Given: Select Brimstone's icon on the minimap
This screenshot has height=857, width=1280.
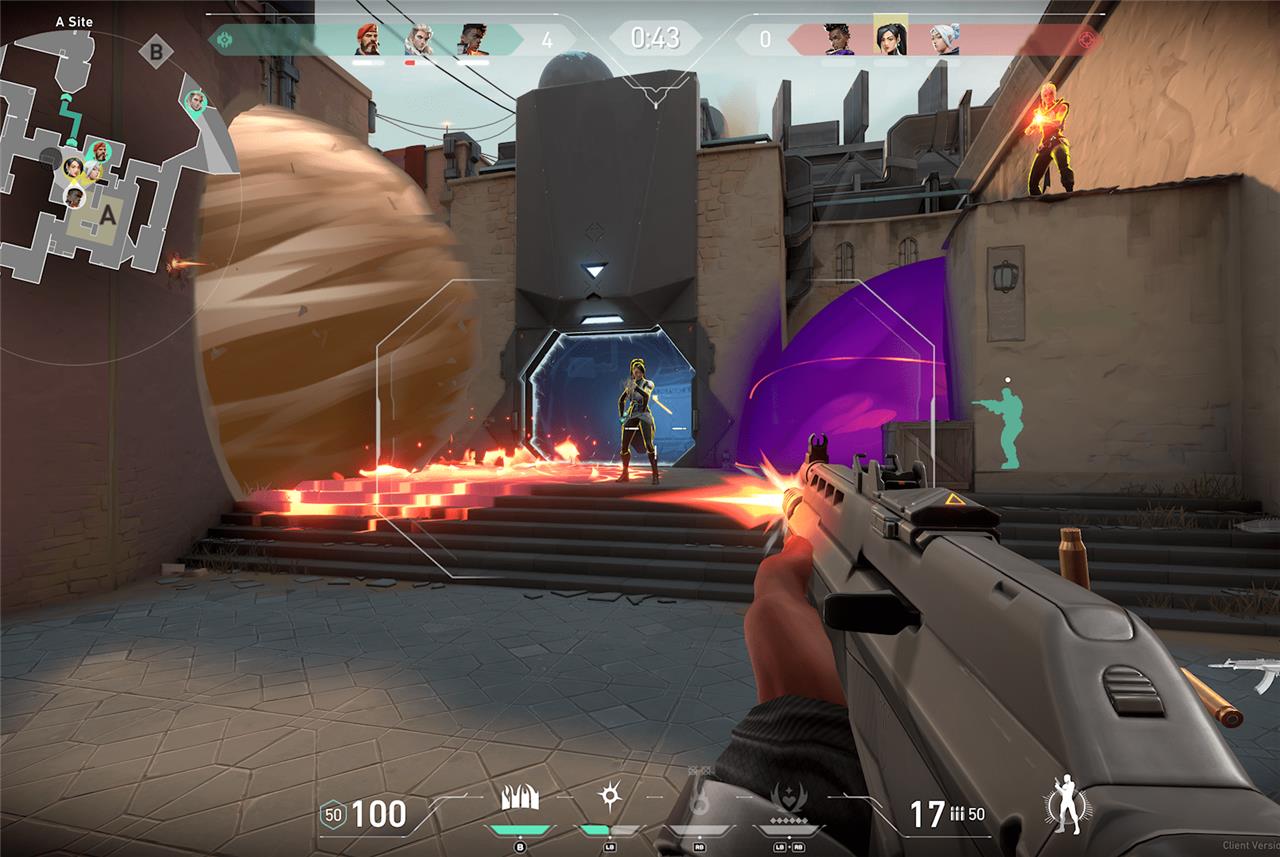Looking at the screenshot, I should coord(101,152).
